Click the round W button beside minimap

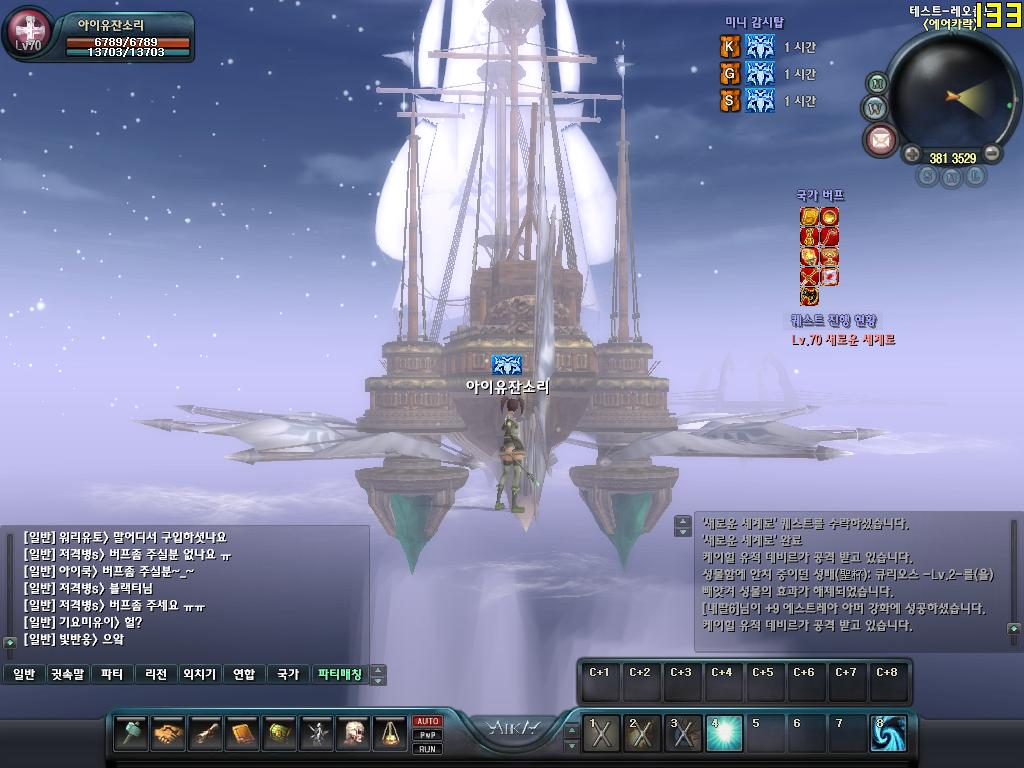(x=874, y=106)
